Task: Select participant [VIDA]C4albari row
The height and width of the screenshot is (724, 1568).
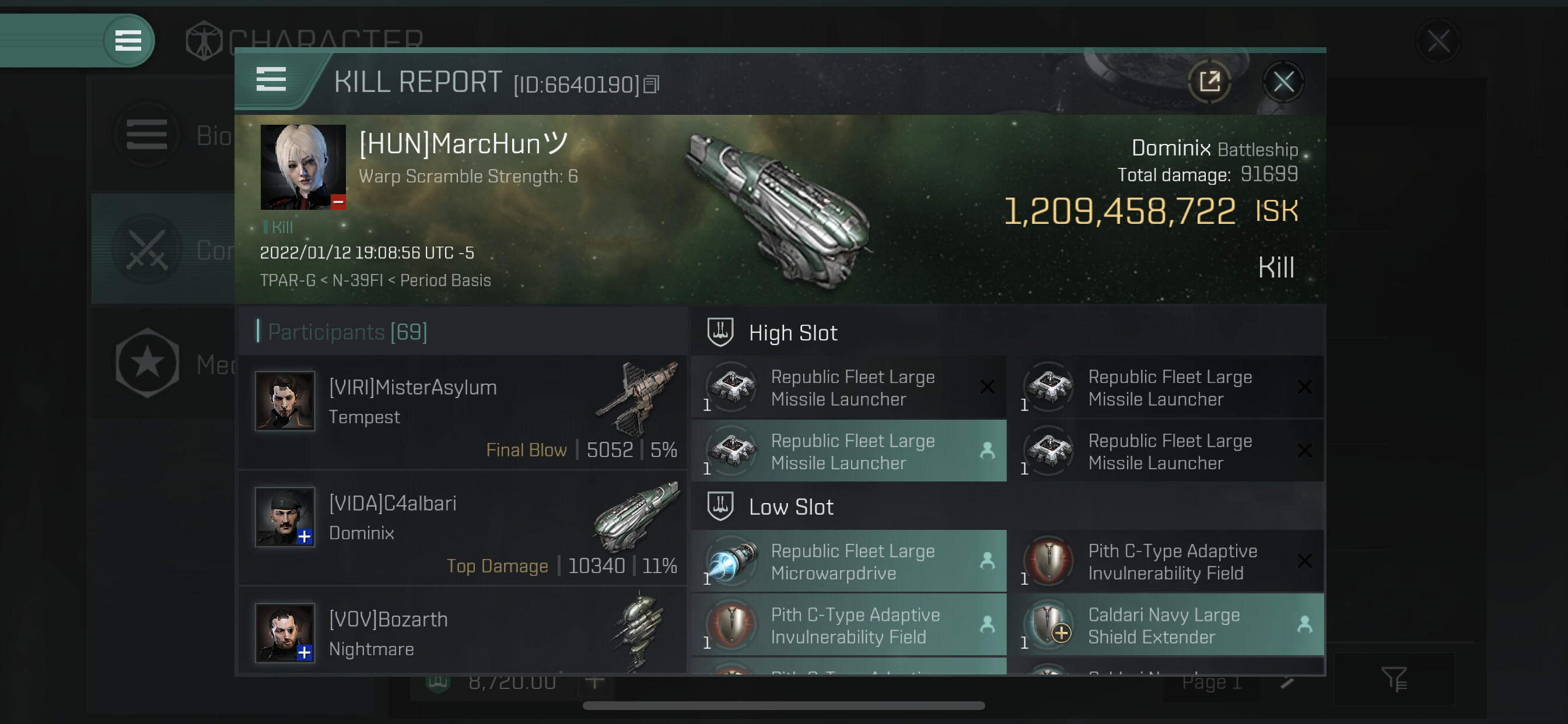Action: coord(463,528)
